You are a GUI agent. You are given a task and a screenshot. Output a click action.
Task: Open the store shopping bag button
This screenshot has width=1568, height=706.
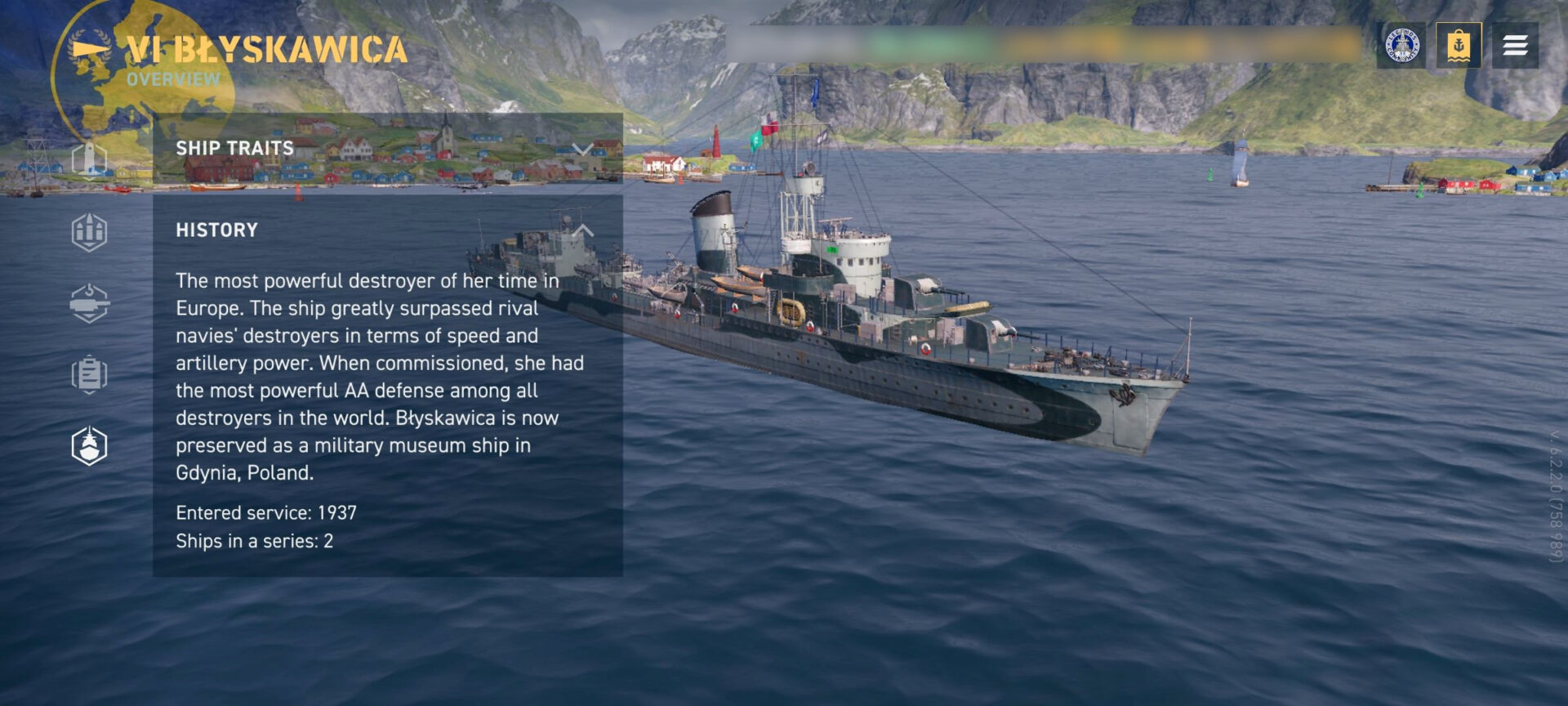pyautogui.click(x=1459, y=46)
